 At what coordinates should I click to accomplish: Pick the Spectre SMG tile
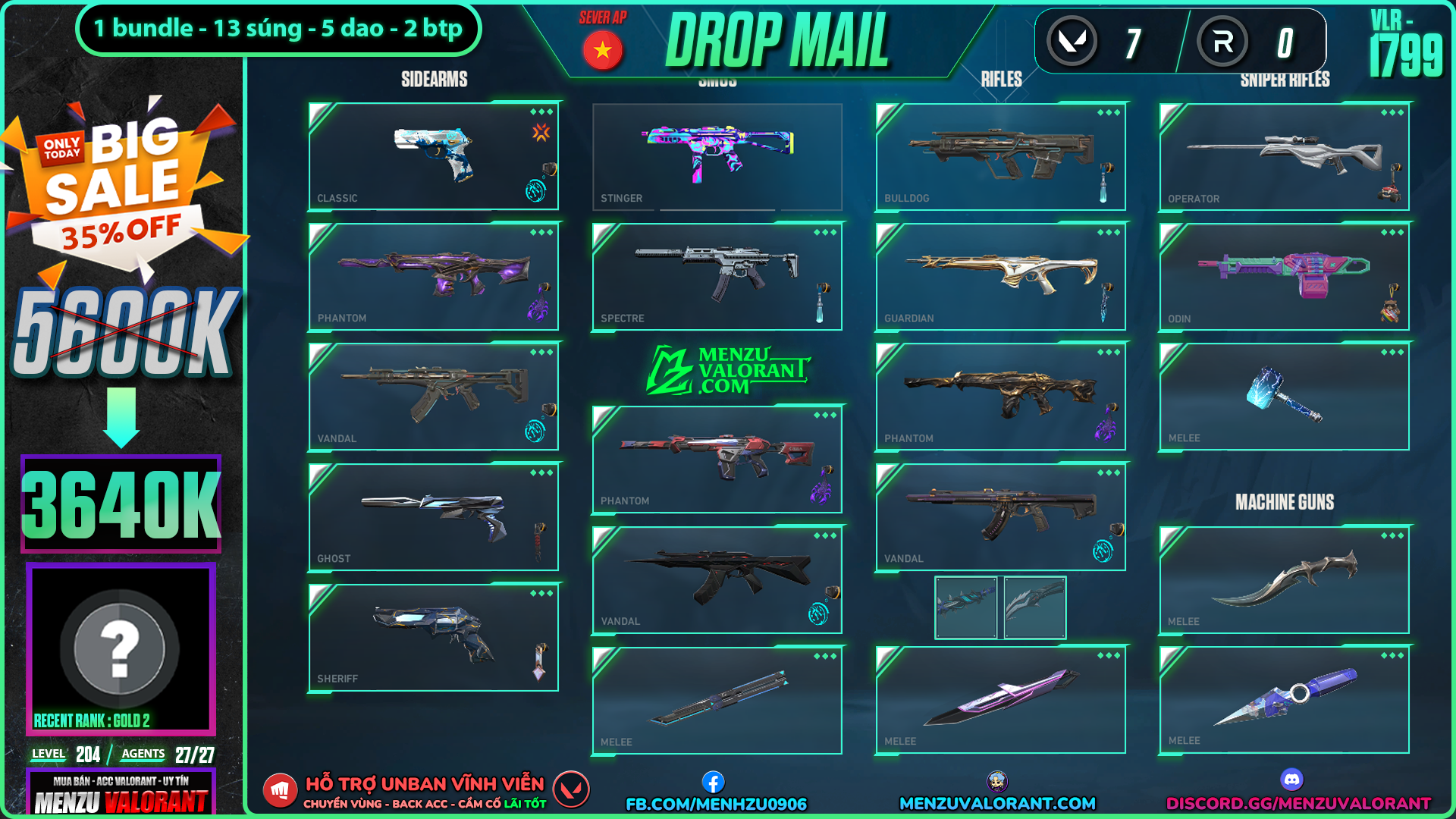717,277
